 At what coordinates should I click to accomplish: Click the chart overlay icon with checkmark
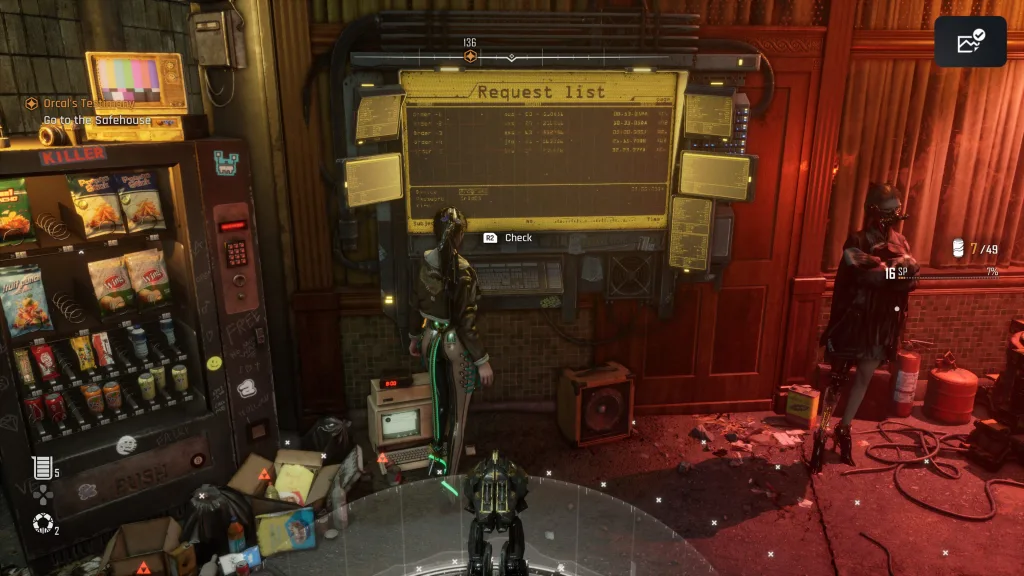coord(970,42)
